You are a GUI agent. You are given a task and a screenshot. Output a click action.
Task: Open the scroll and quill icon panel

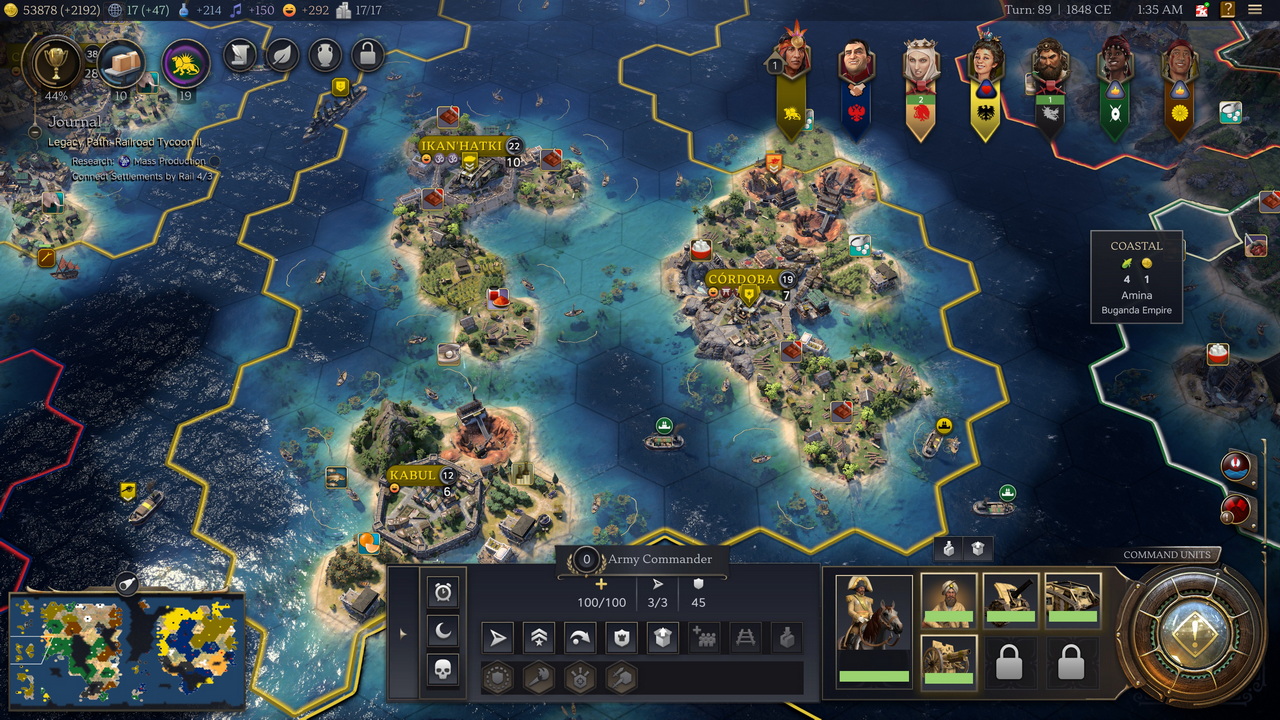[x=240, y=56]
